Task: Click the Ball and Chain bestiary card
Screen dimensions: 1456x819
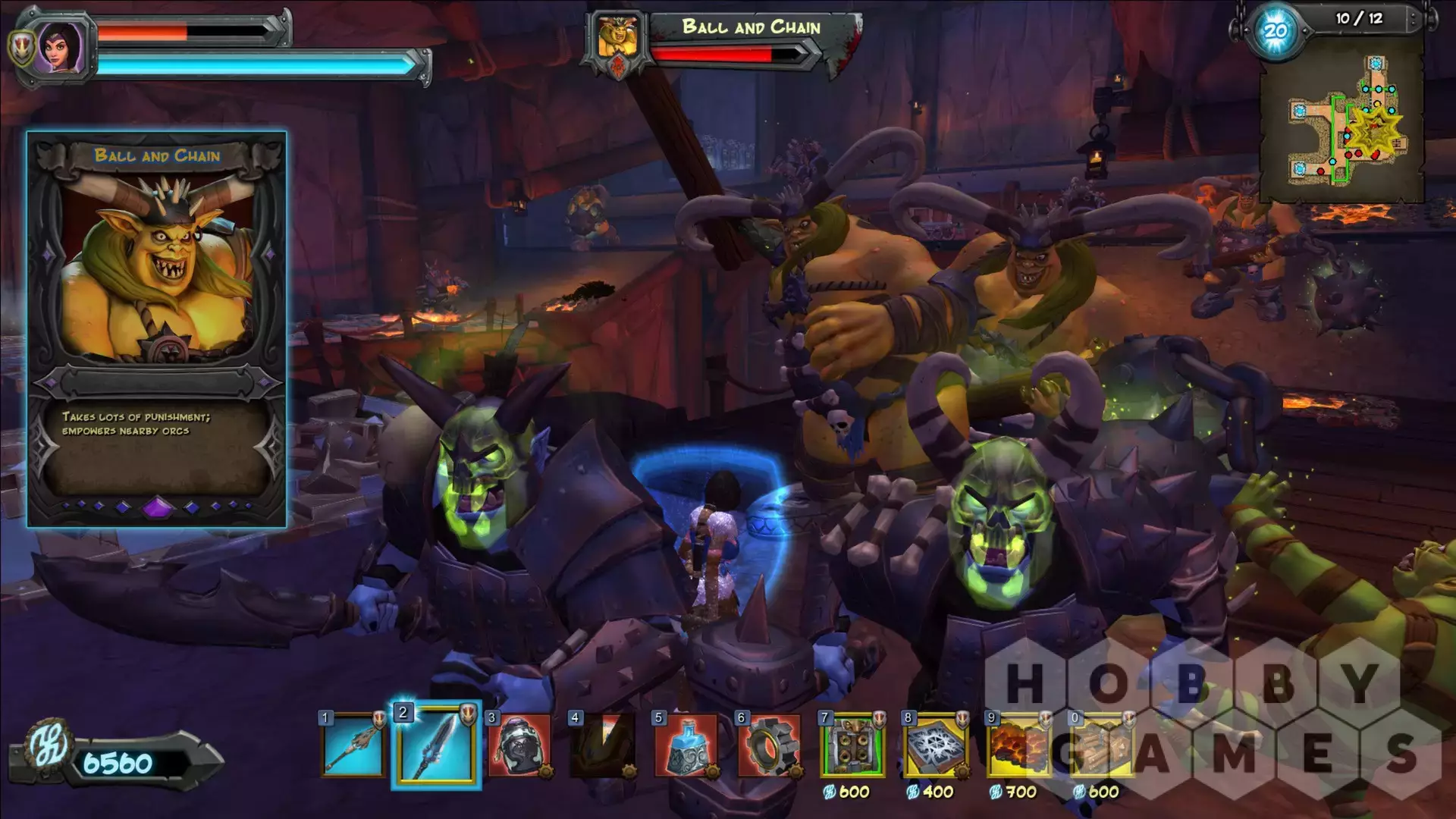Action: [157, 329]
